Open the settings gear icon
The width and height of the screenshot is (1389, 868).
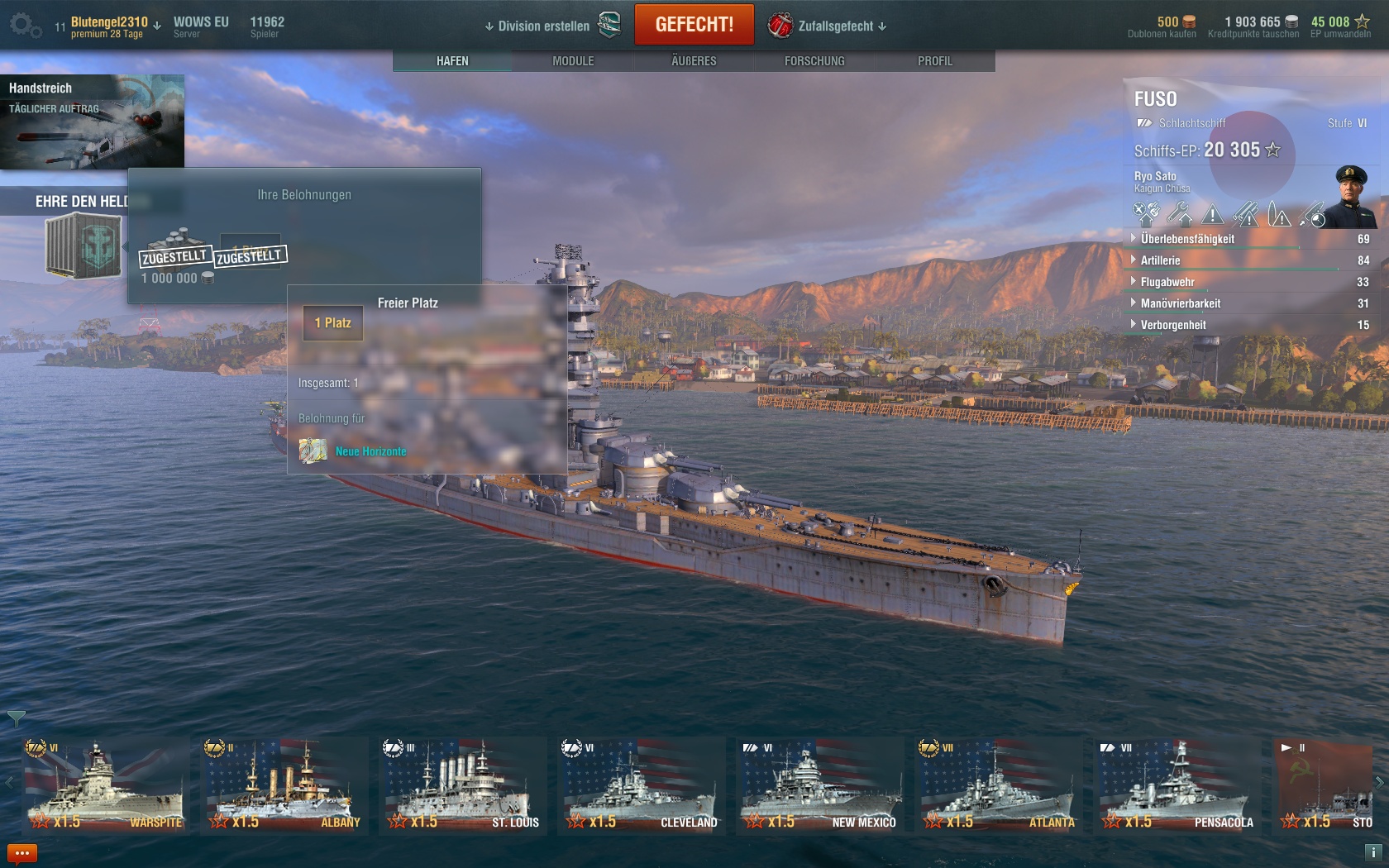[x=24, y=26]
